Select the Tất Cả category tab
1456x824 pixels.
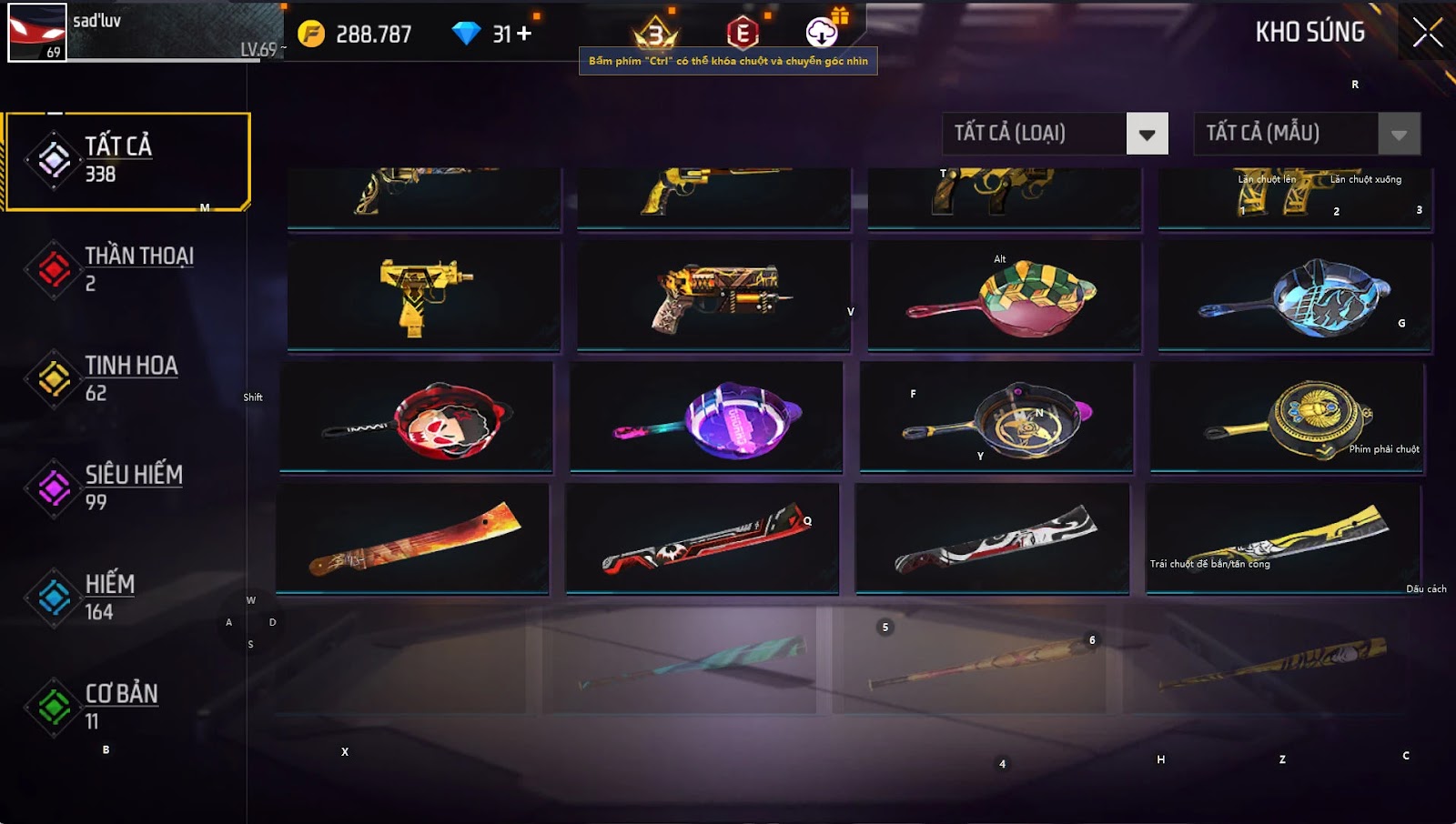pos(127,161)
